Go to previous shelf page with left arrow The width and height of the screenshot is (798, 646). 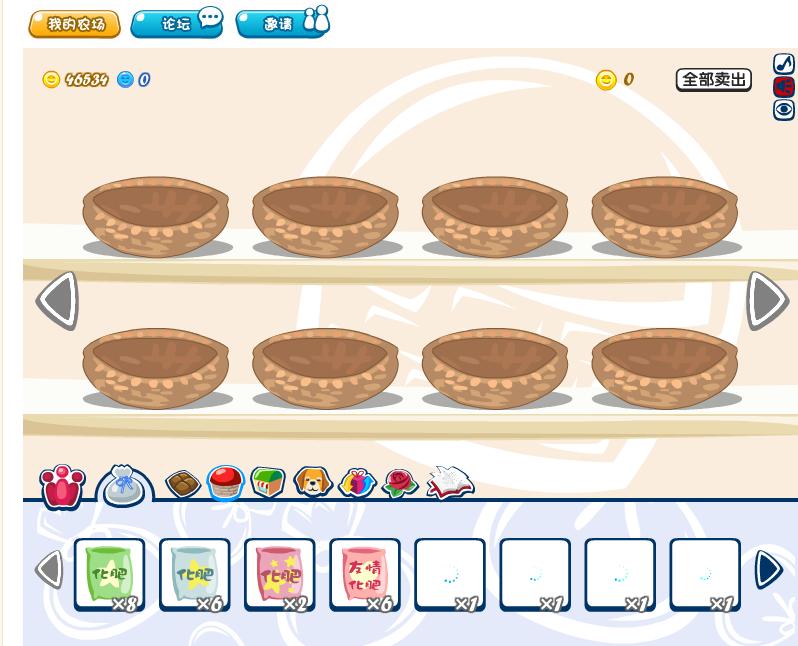click(57, 299)
